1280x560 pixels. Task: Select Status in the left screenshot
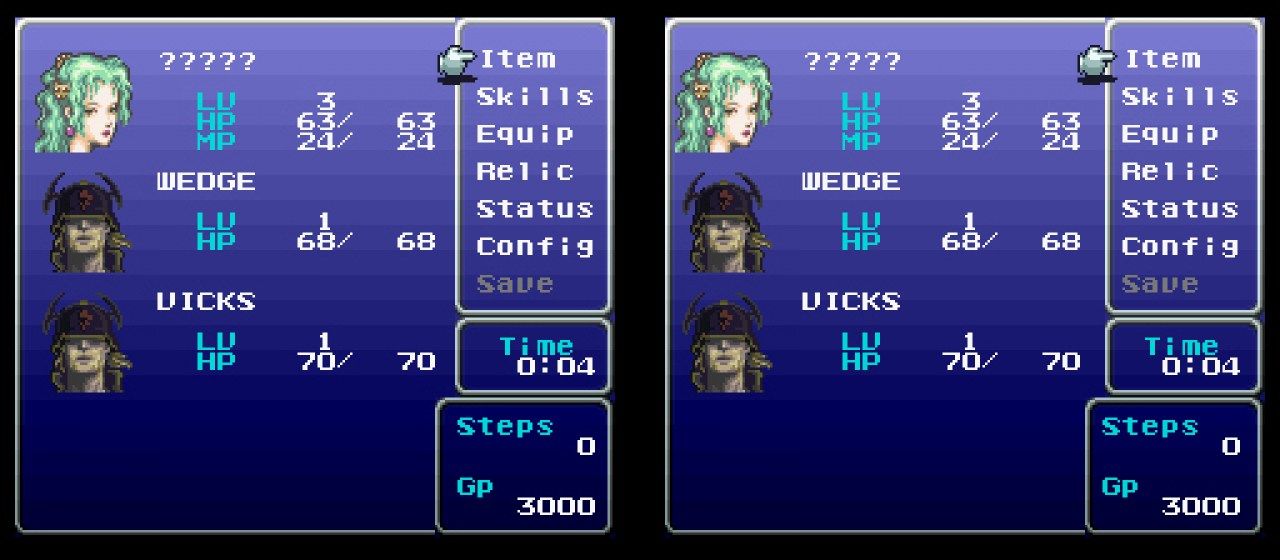pos(534,209)
